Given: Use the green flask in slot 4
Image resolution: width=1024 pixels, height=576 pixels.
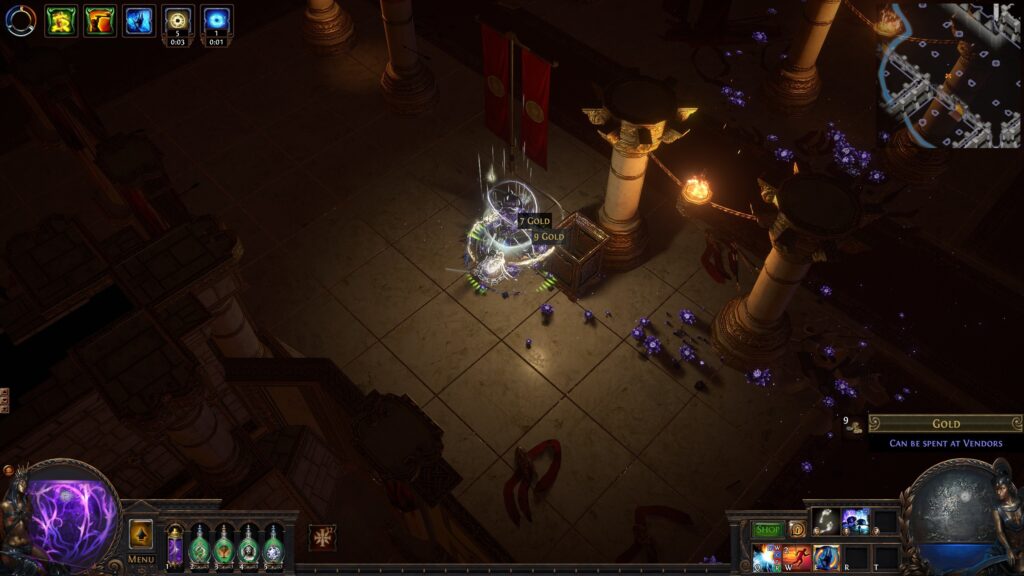Looking at the screenshot, I should click(248, 545).
